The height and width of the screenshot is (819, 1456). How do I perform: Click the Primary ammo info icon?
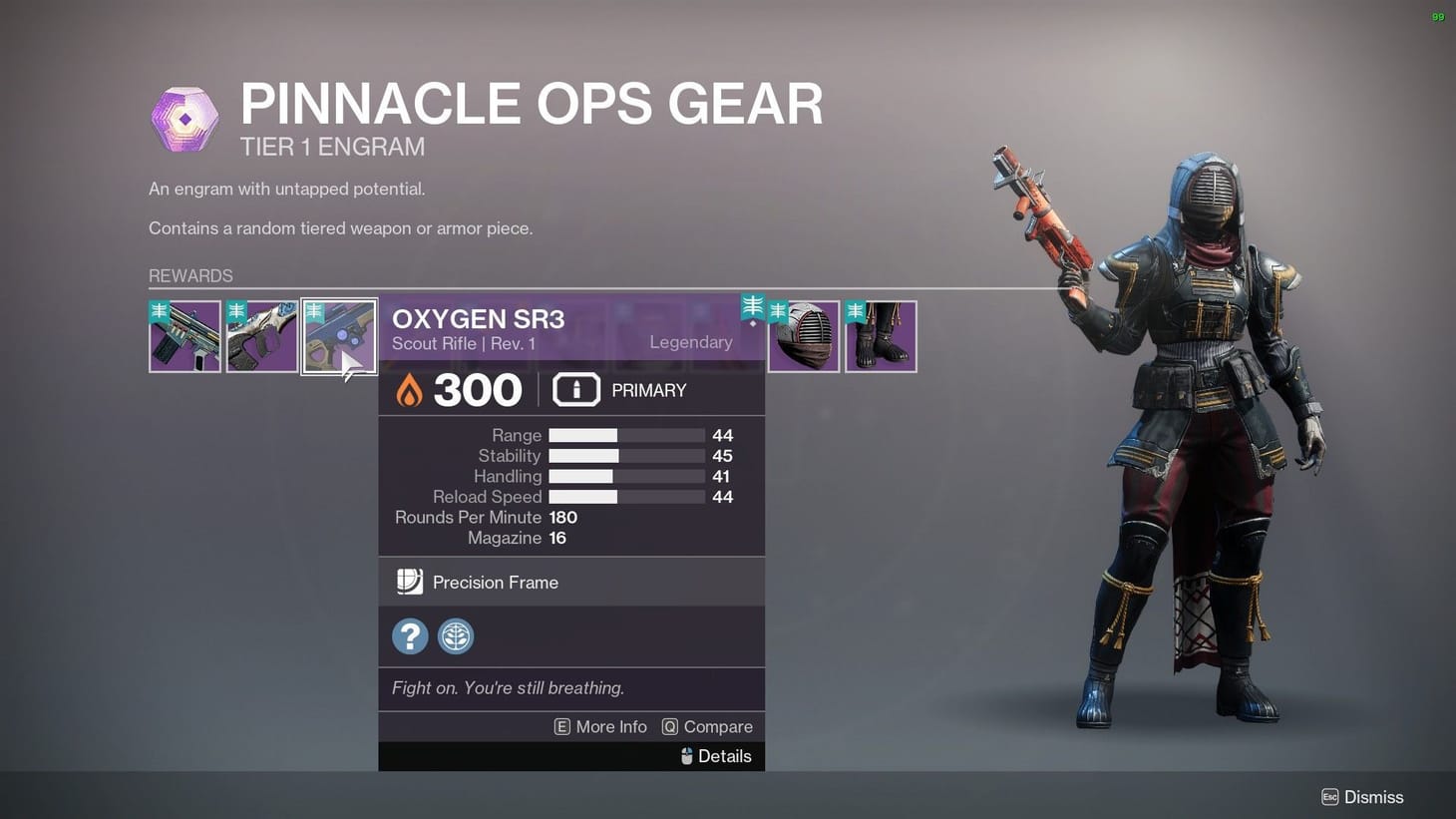(x=576, y=390)
